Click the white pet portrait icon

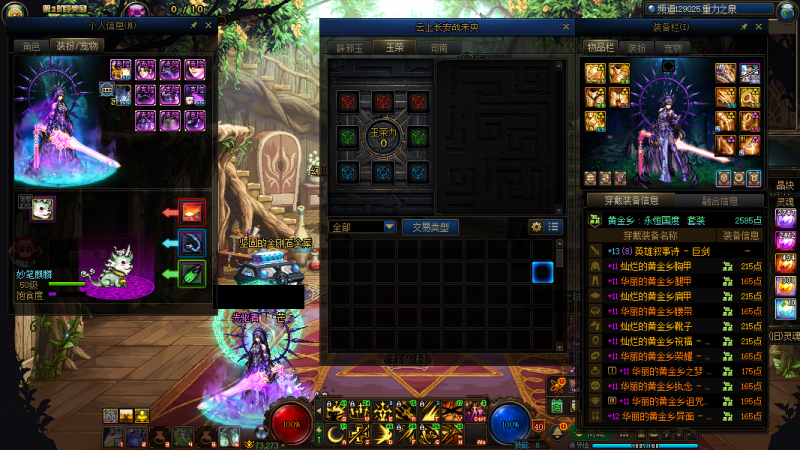coord(41,207)
